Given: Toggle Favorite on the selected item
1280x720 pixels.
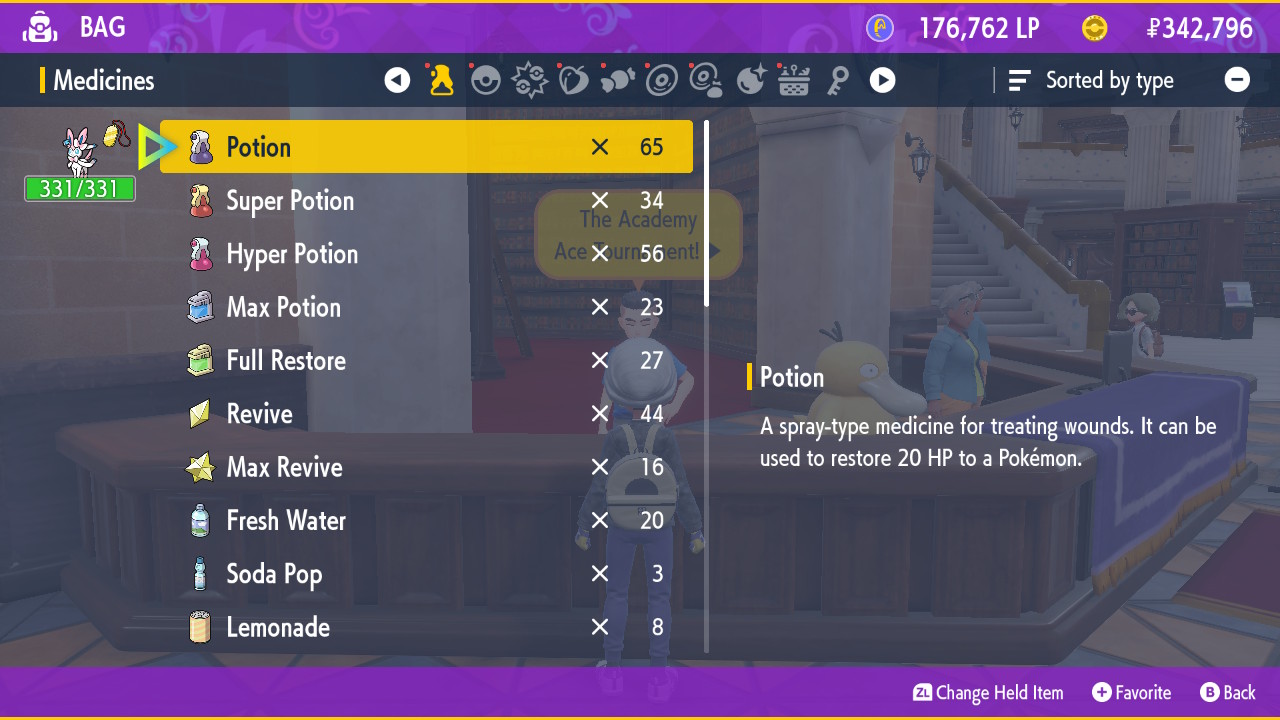Looking at the screenshot, I should (1132, 692).
